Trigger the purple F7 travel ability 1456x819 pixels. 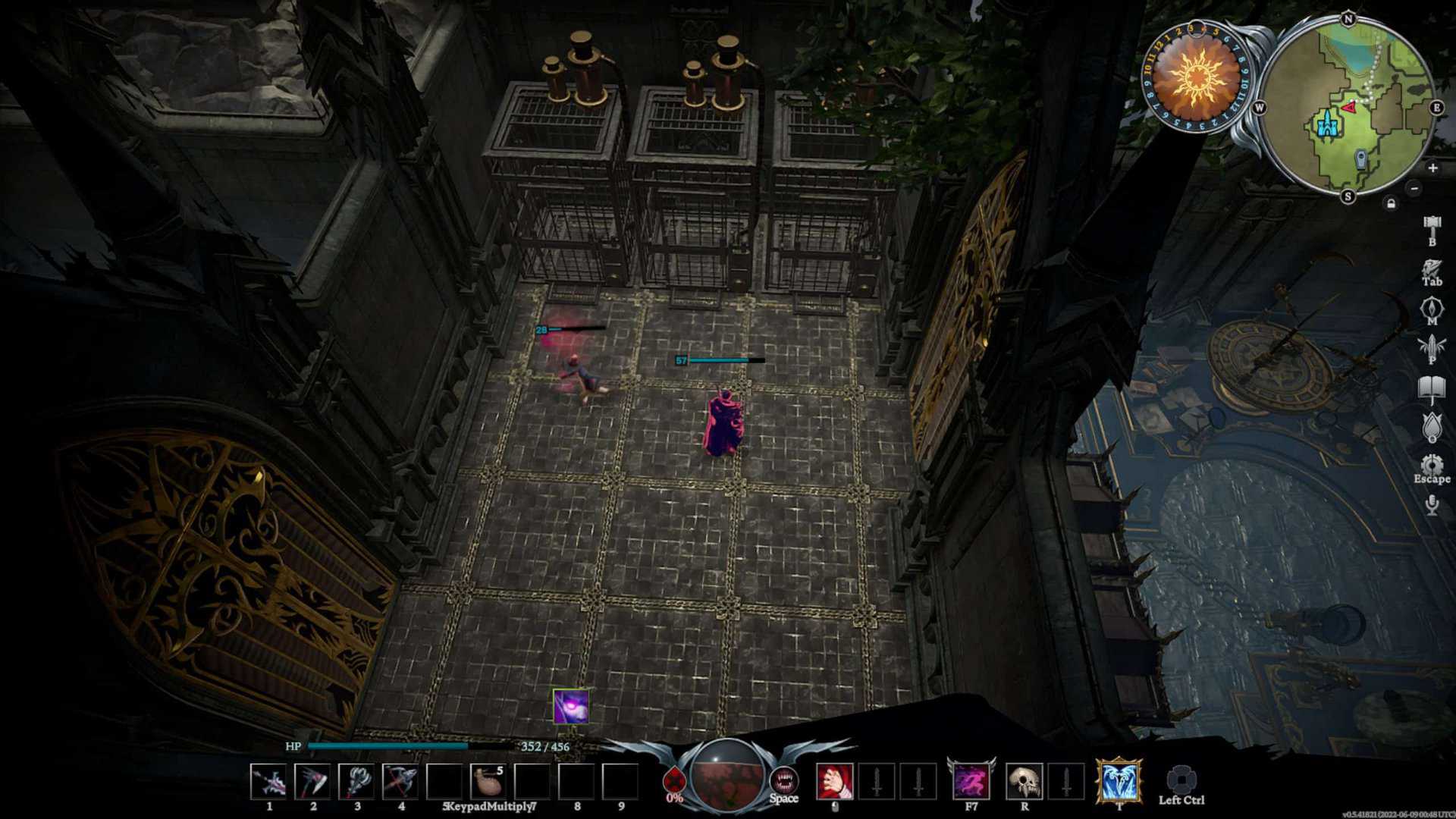pos(972,781)
